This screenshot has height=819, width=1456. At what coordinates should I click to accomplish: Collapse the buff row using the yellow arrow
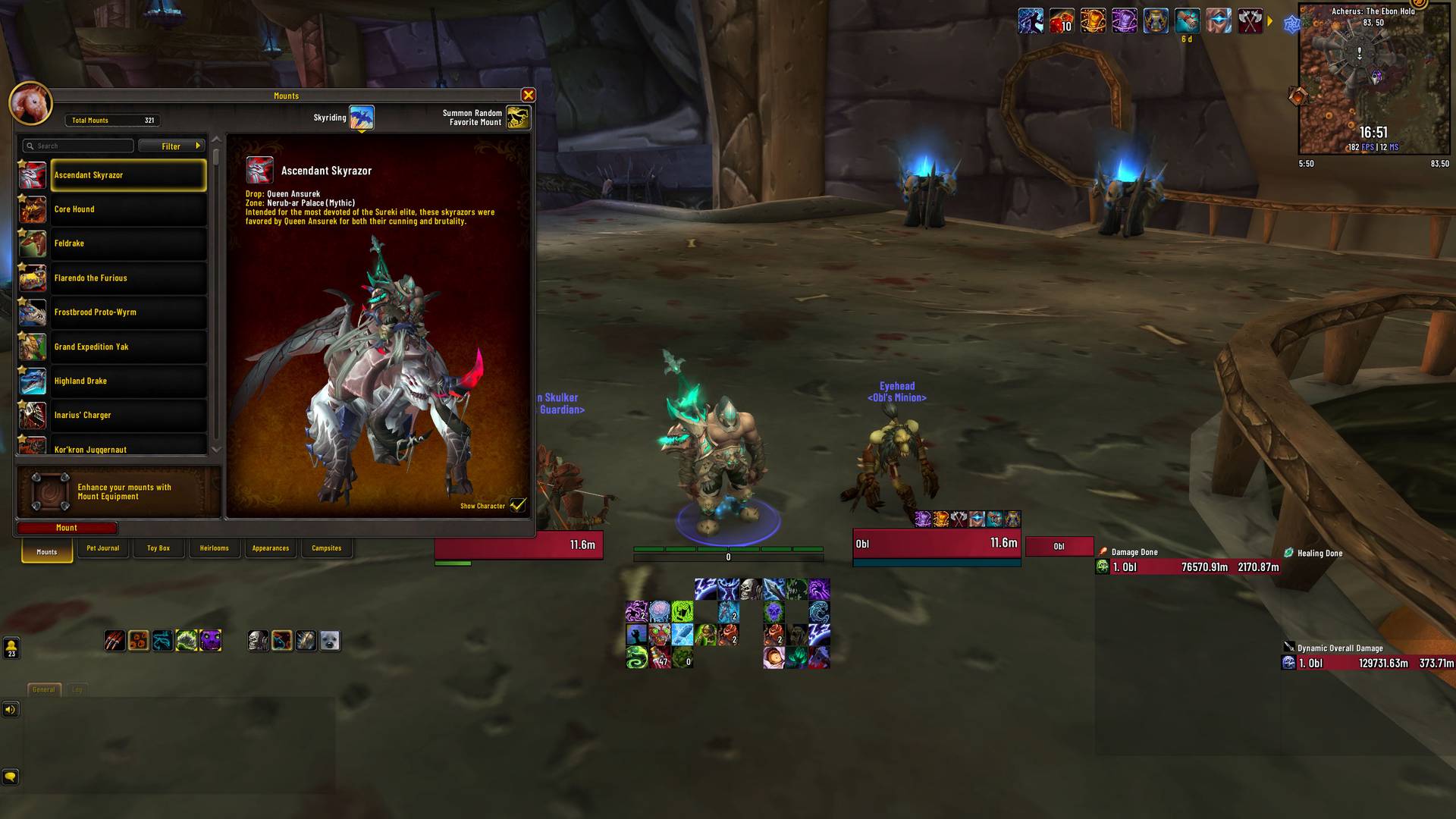1270,22
